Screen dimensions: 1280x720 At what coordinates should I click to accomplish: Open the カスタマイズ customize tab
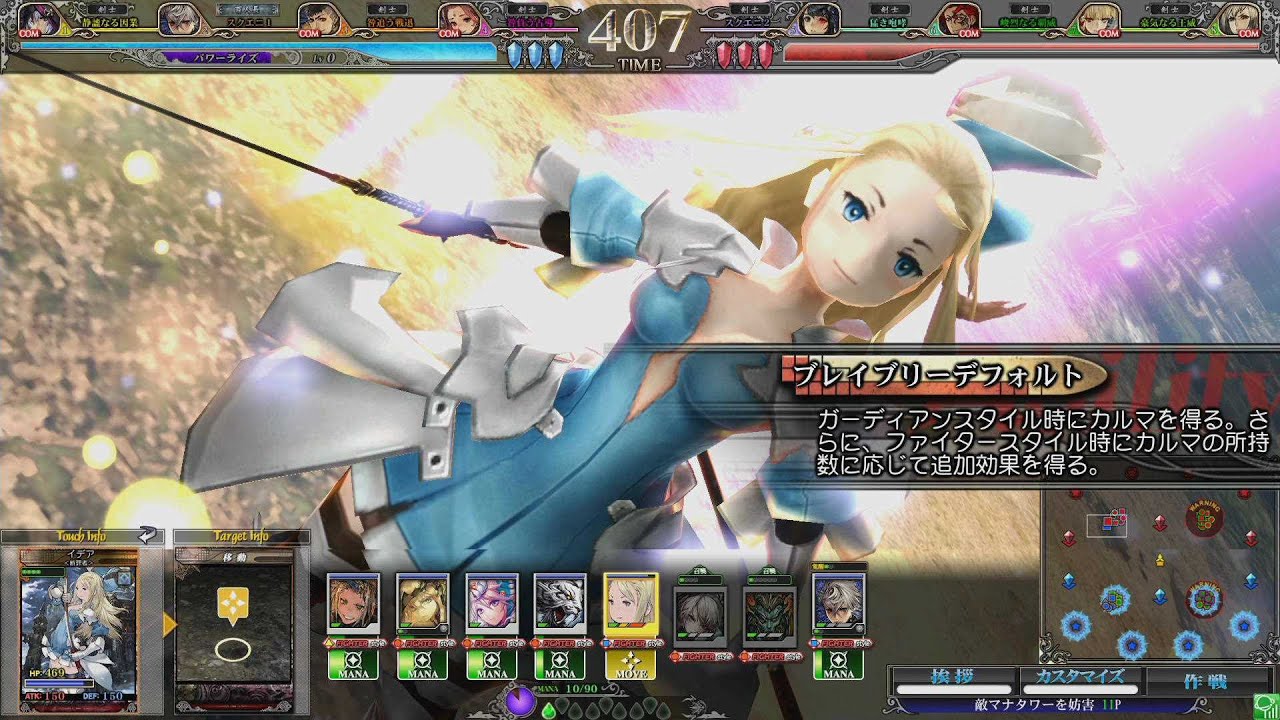pos(1080,680)
